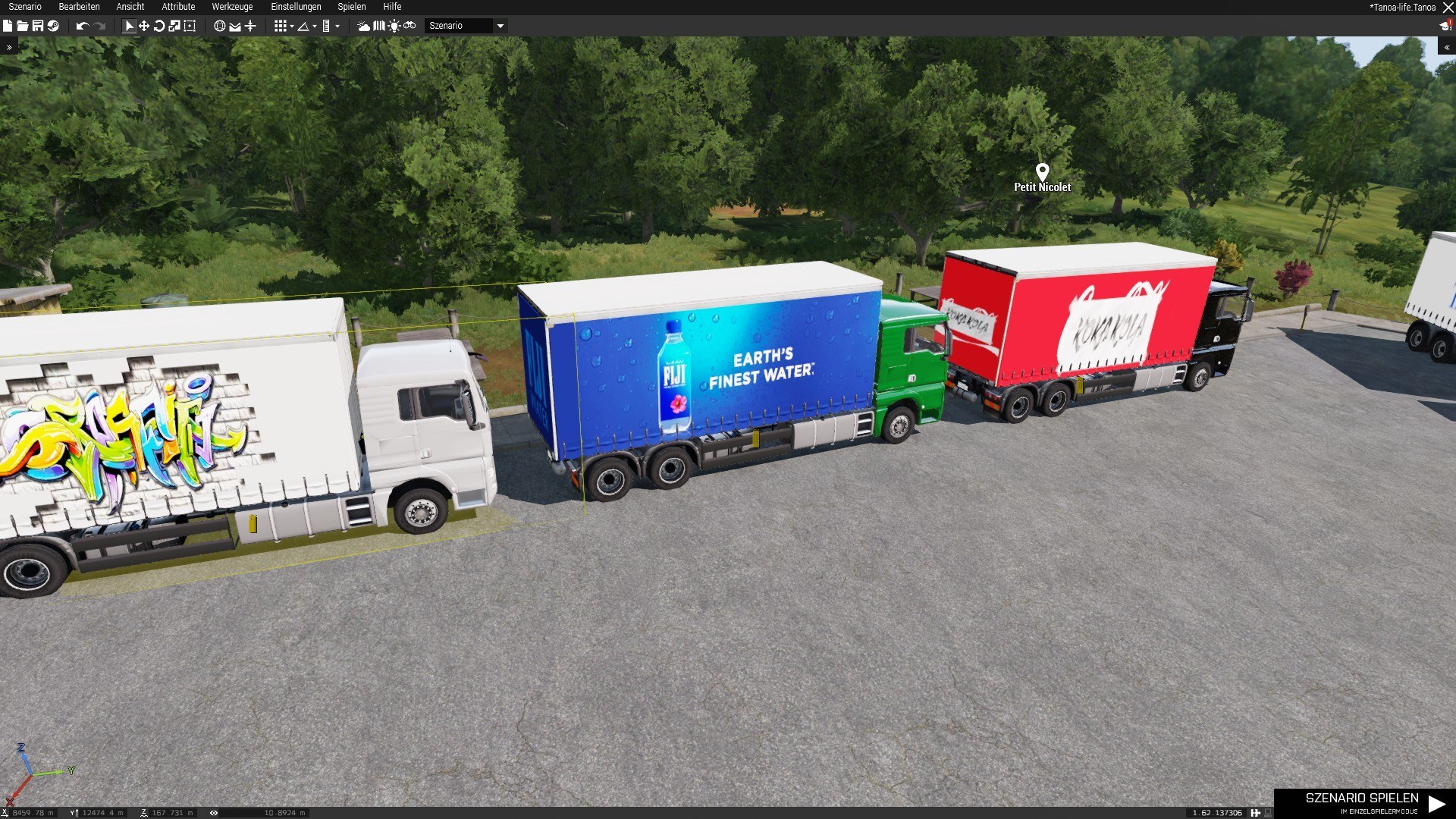
Task: Open the Hilfe menu
Action: (x=392, y=7)
